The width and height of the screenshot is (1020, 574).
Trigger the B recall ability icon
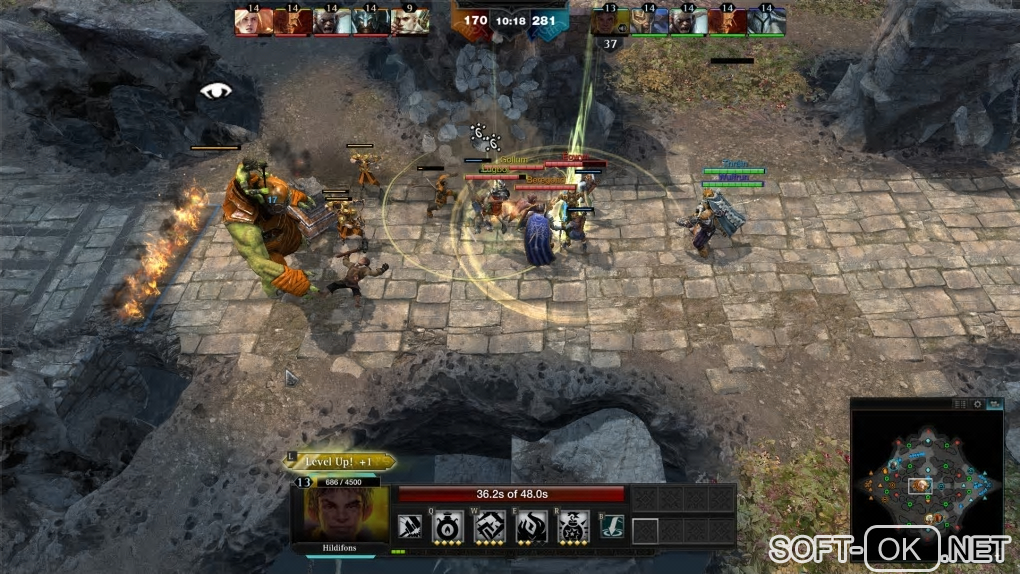point(611,526)
